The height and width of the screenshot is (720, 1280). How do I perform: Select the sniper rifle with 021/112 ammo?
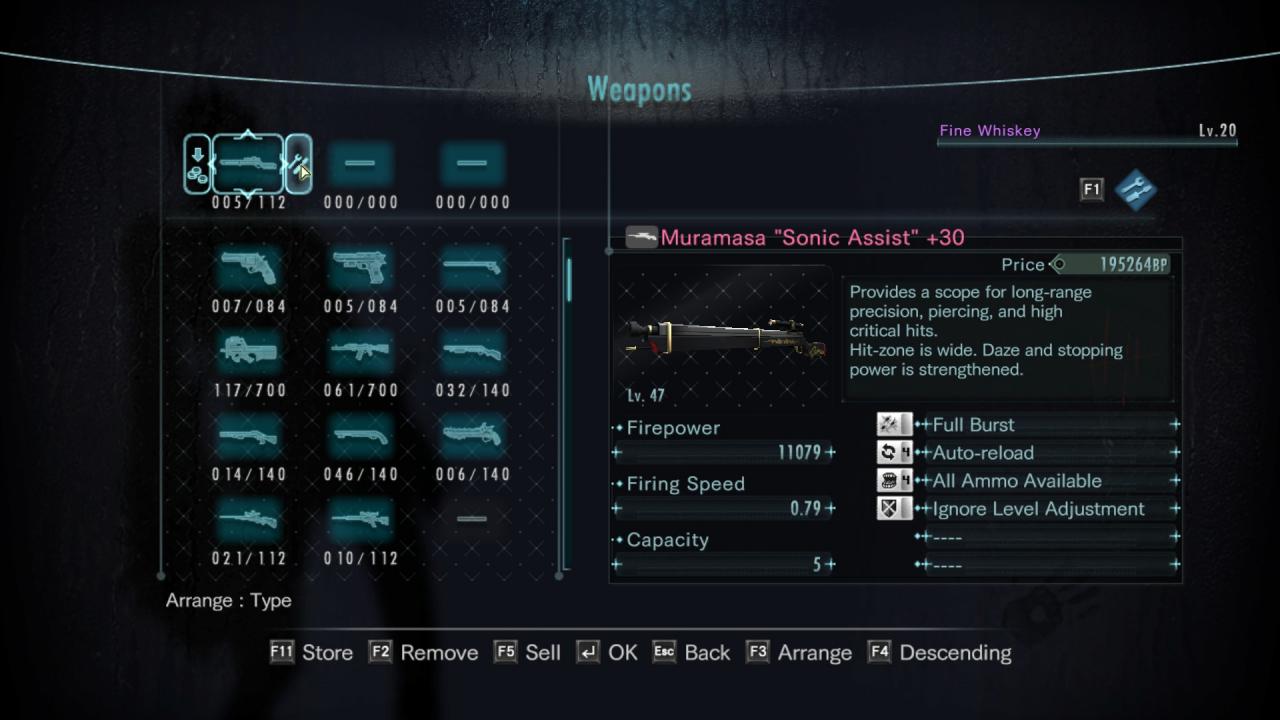tap(248, 520)
